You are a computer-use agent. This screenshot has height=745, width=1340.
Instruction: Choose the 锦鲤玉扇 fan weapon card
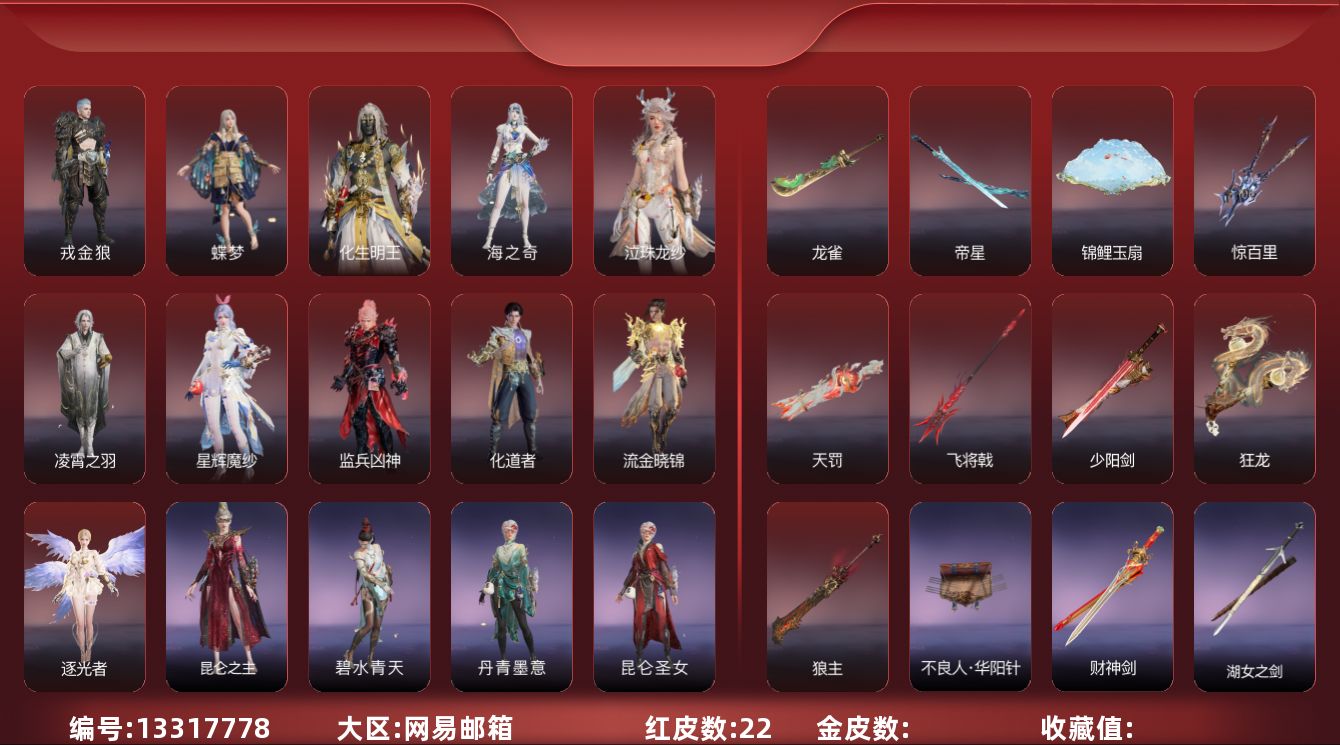1112,180
